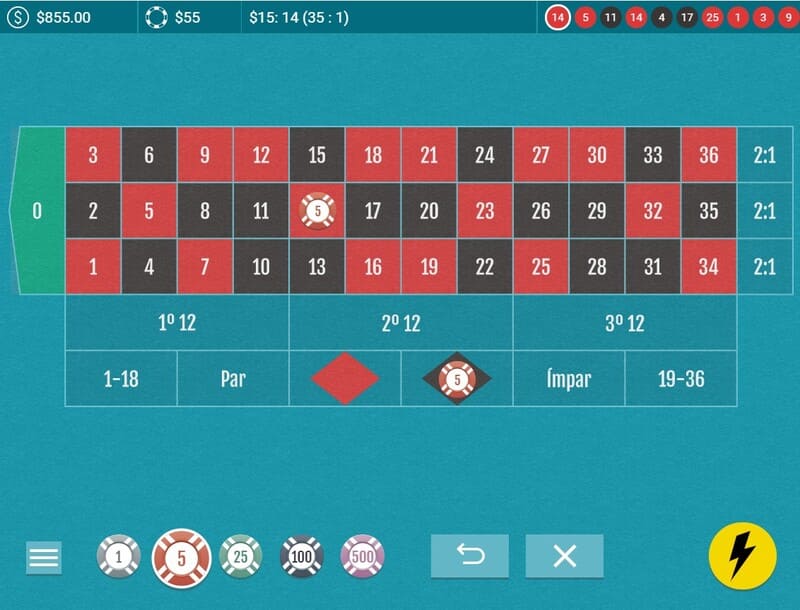Choose the 25 value chip
The width and height of the screenshot is (800, 610).
pos(240,556)
